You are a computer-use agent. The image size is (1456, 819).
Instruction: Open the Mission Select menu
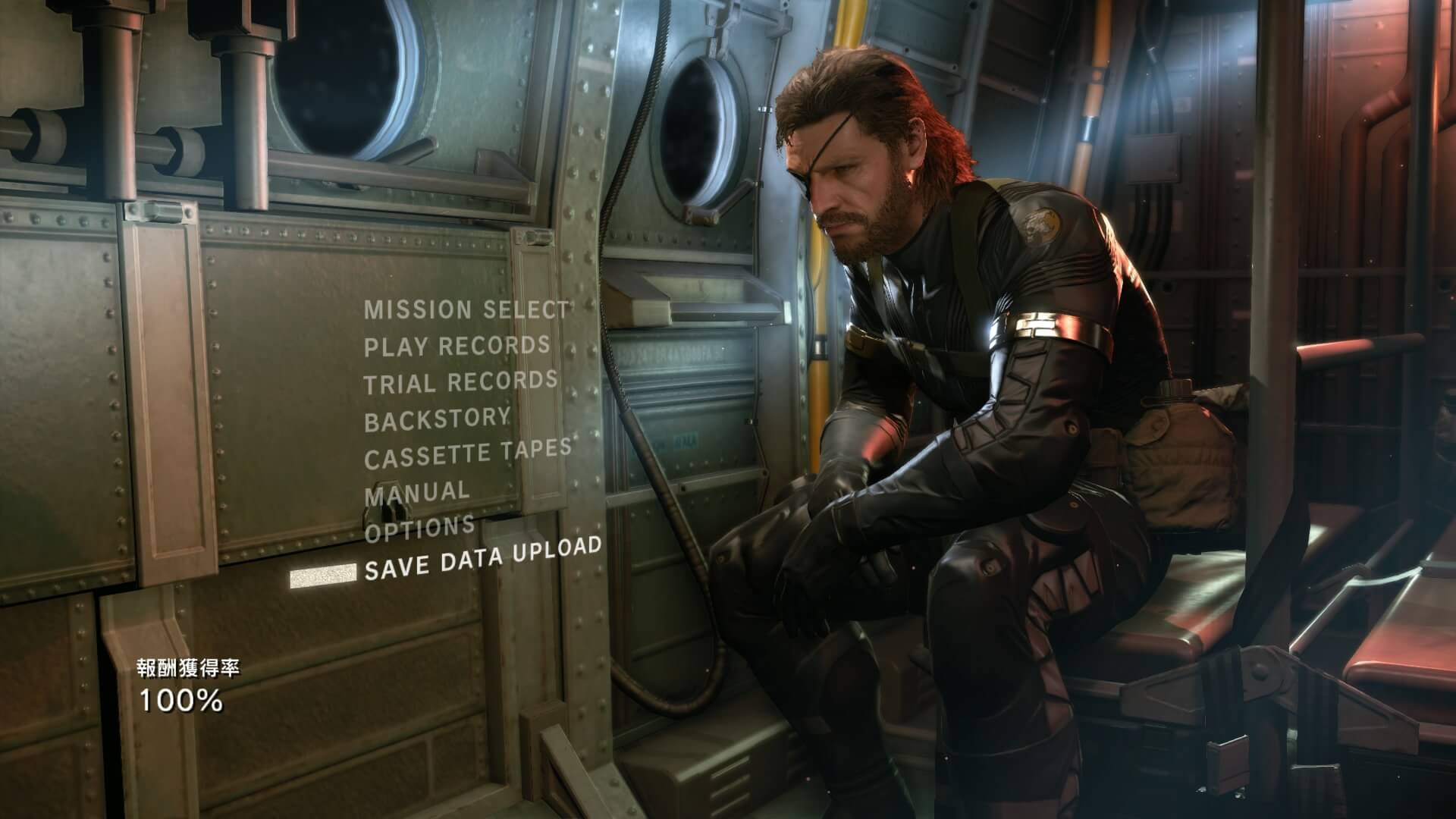pos(466,309)
